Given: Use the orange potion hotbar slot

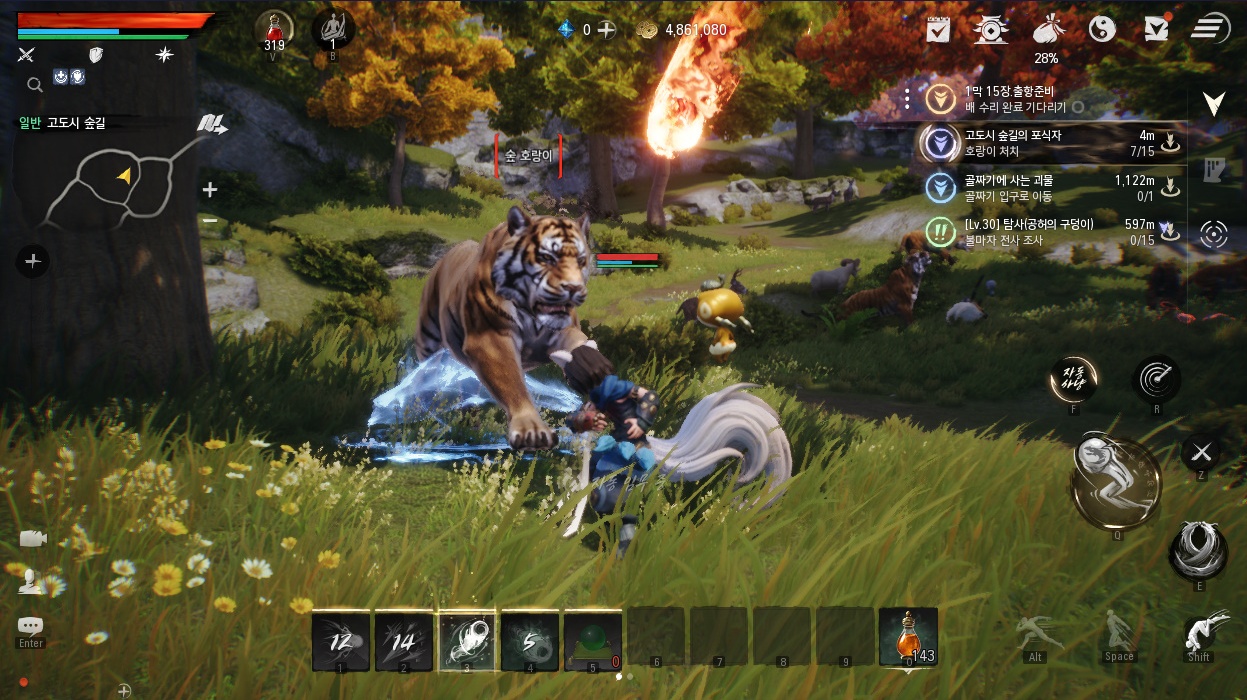Looking at the screenshot, I should pos(908,637).
